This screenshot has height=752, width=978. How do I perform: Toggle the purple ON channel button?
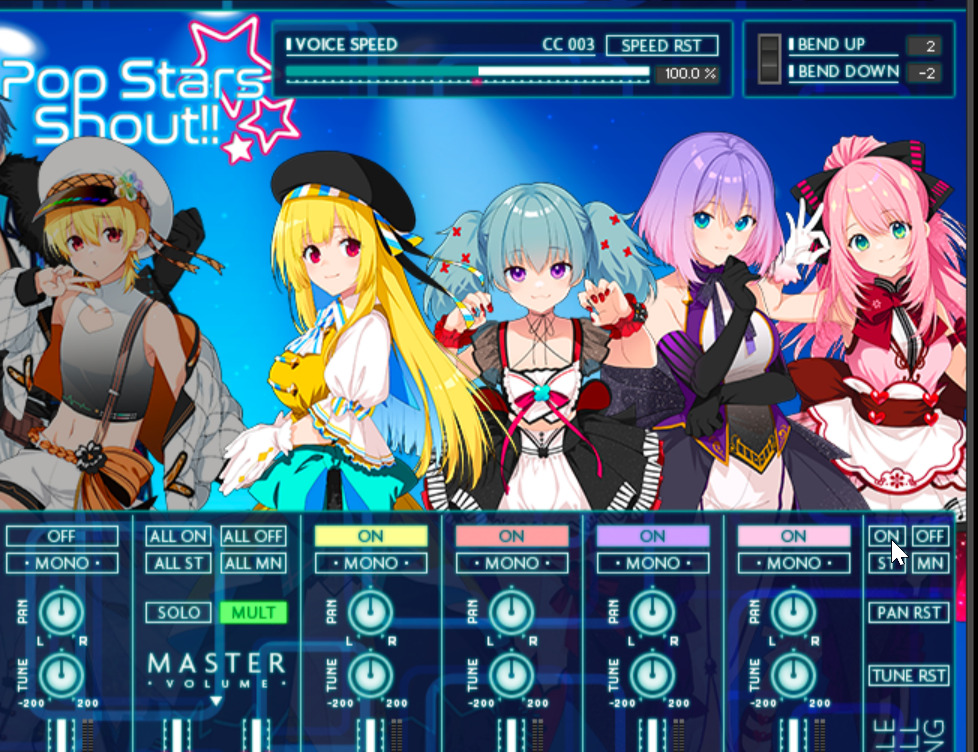tap(652, 536)
